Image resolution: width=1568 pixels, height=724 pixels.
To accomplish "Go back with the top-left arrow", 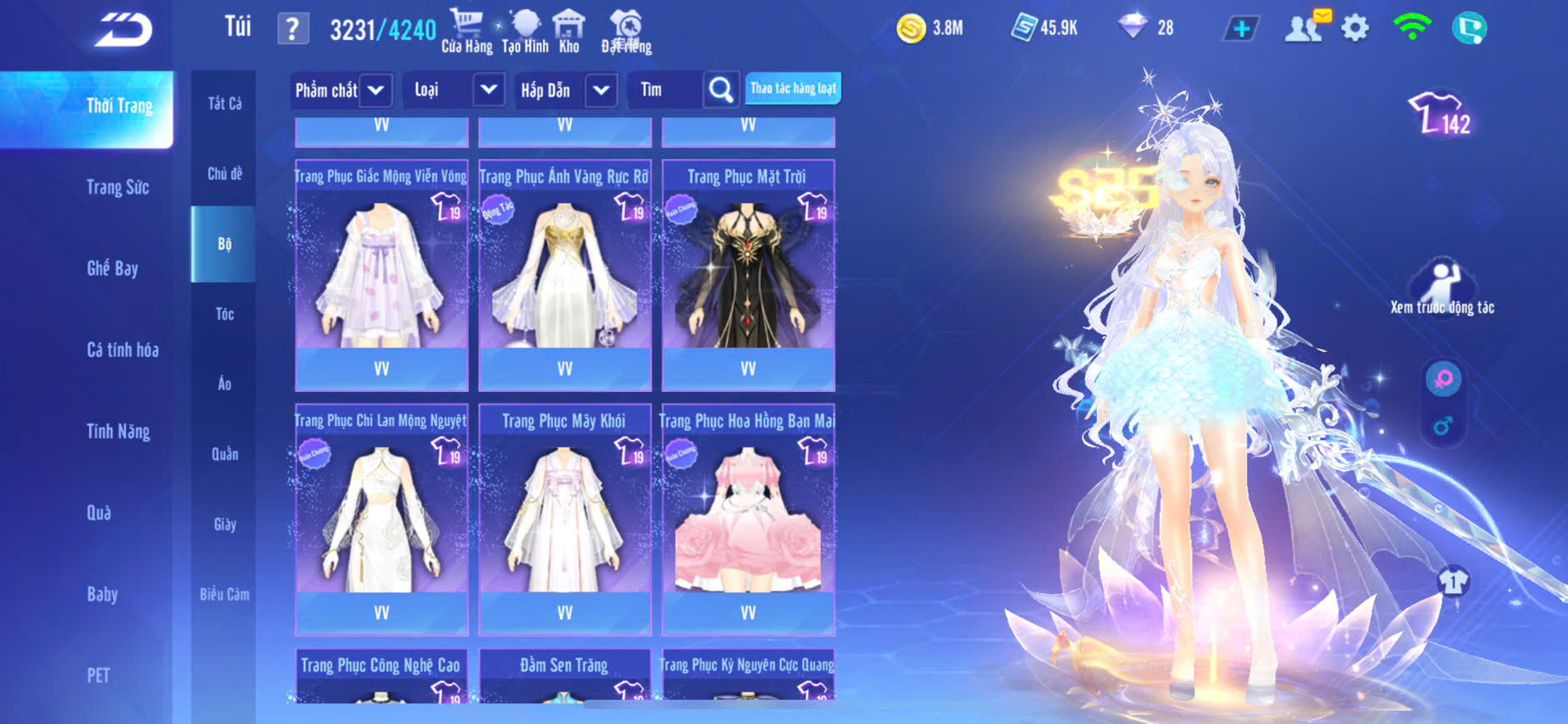I will pyautogui.click(x=123, y=31).
